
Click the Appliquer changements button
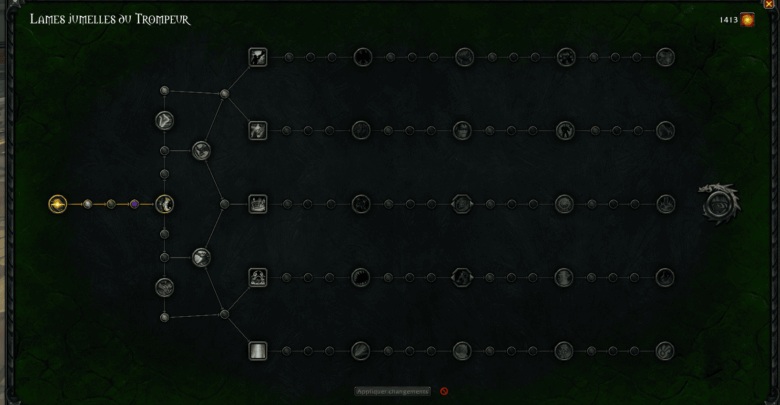[x=393, y=391]
